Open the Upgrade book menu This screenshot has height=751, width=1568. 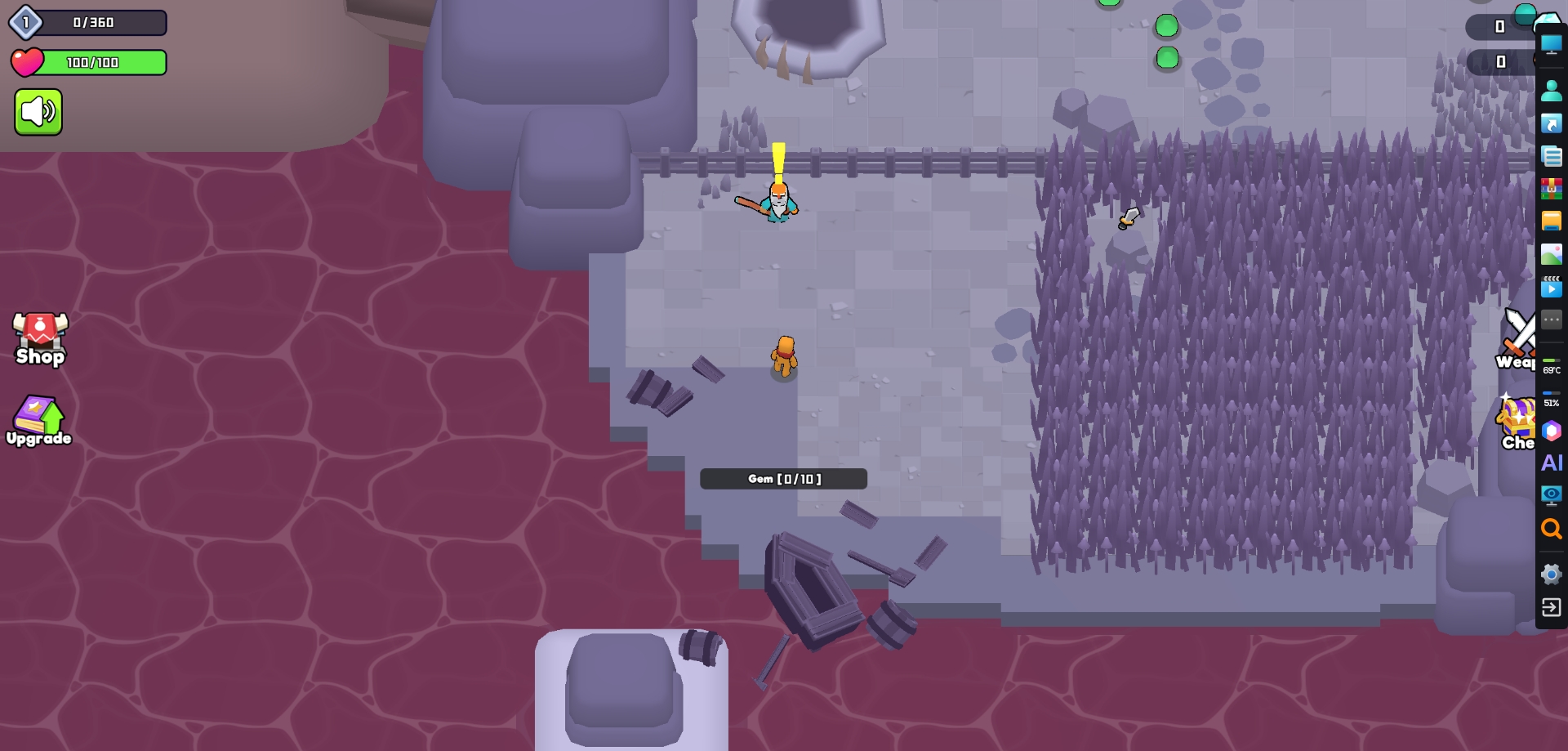click(38, 421)
